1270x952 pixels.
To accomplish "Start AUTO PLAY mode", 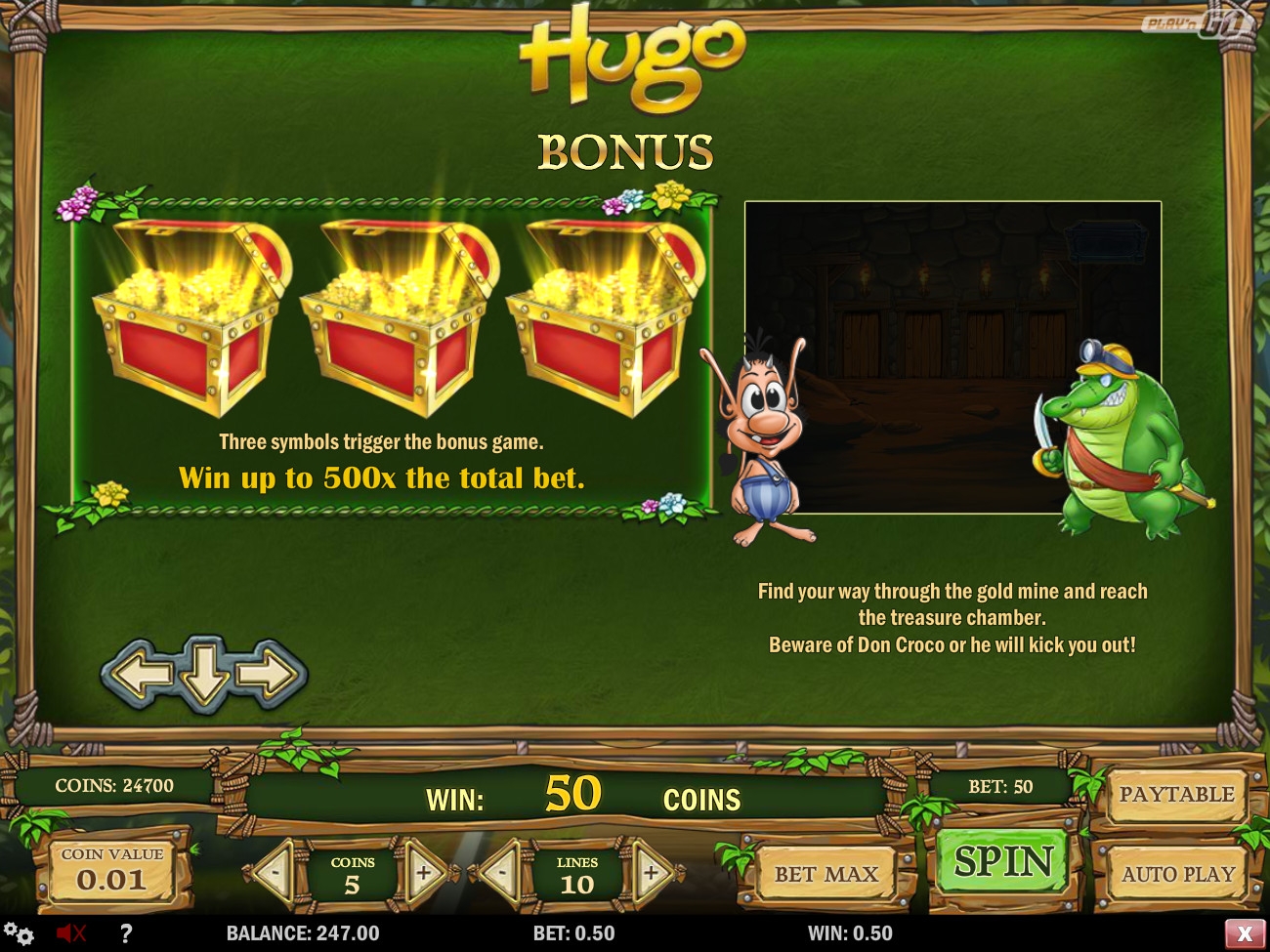I will 1177,874.
